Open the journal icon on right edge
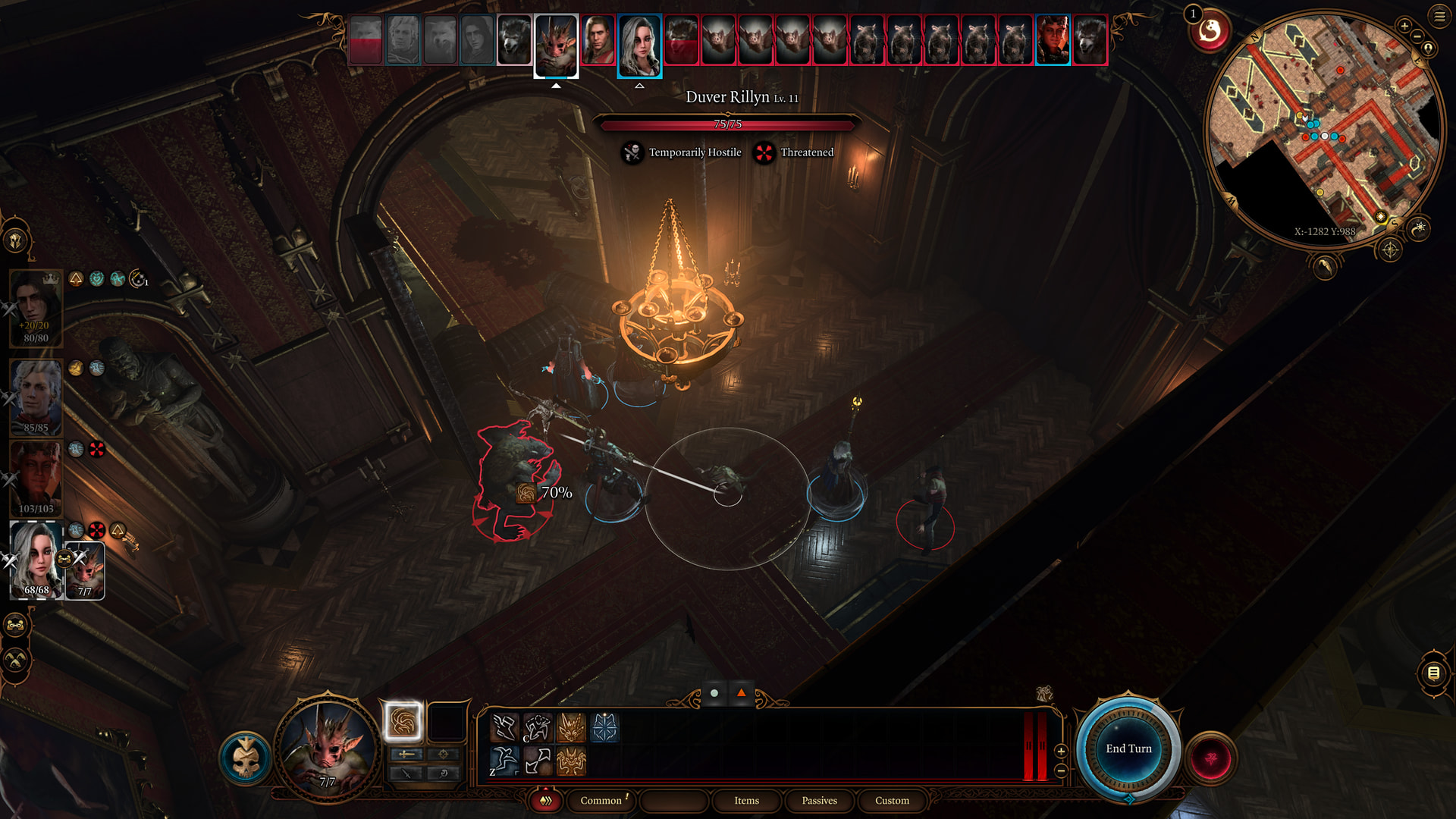The width and height of the screenshot is (1456, 819). coord(1433,673)
